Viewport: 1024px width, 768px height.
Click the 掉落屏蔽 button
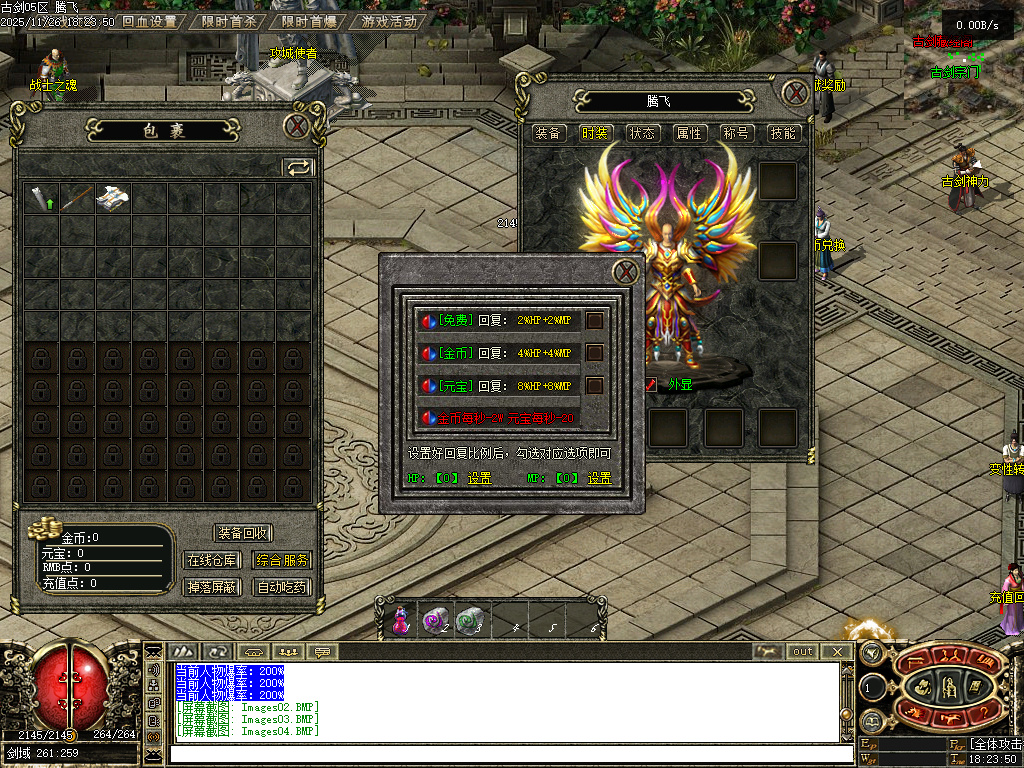pyautogui.click(x=212, y=587)
